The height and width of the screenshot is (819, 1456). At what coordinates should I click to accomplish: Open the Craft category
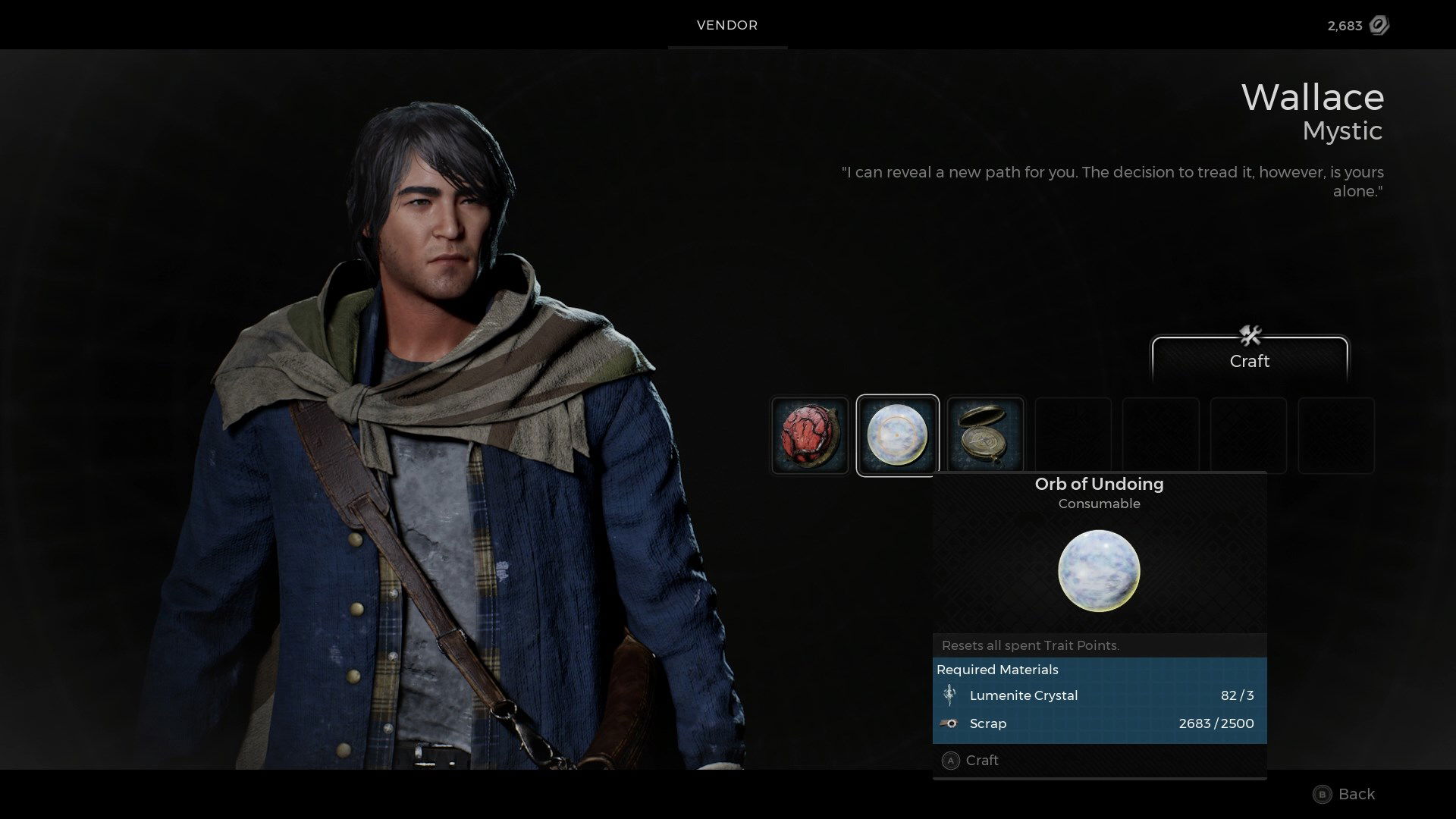[x=1249, y=359]
